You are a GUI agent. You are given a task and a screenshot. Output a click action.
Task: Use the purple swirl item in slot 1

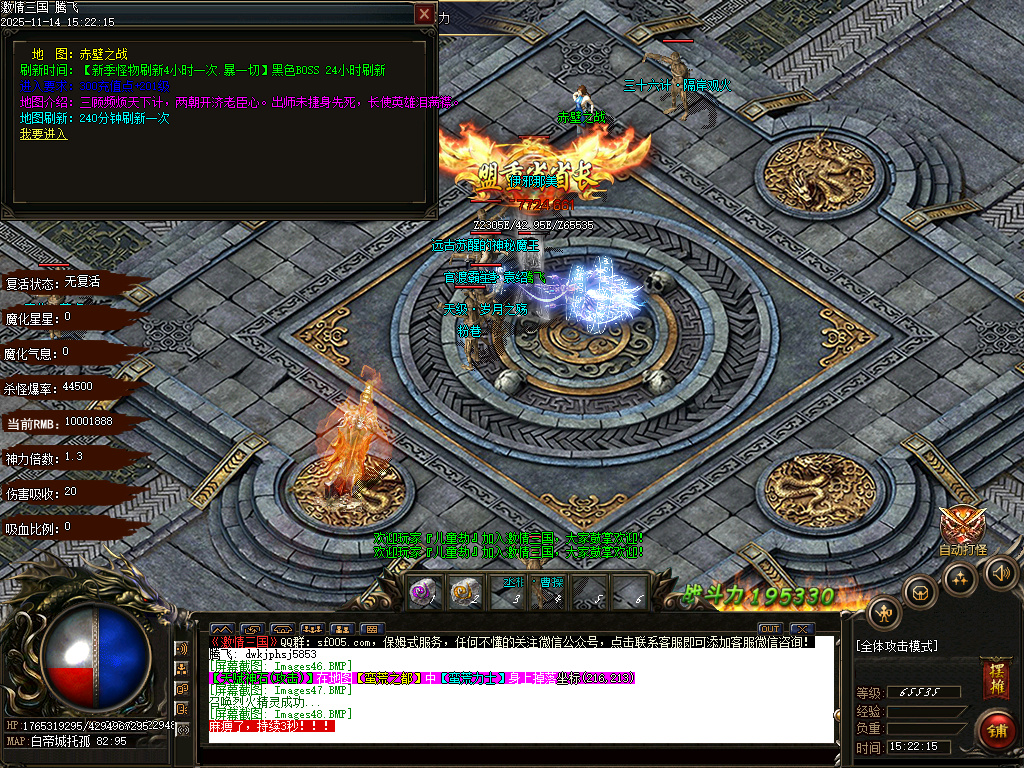pos(425,591)
